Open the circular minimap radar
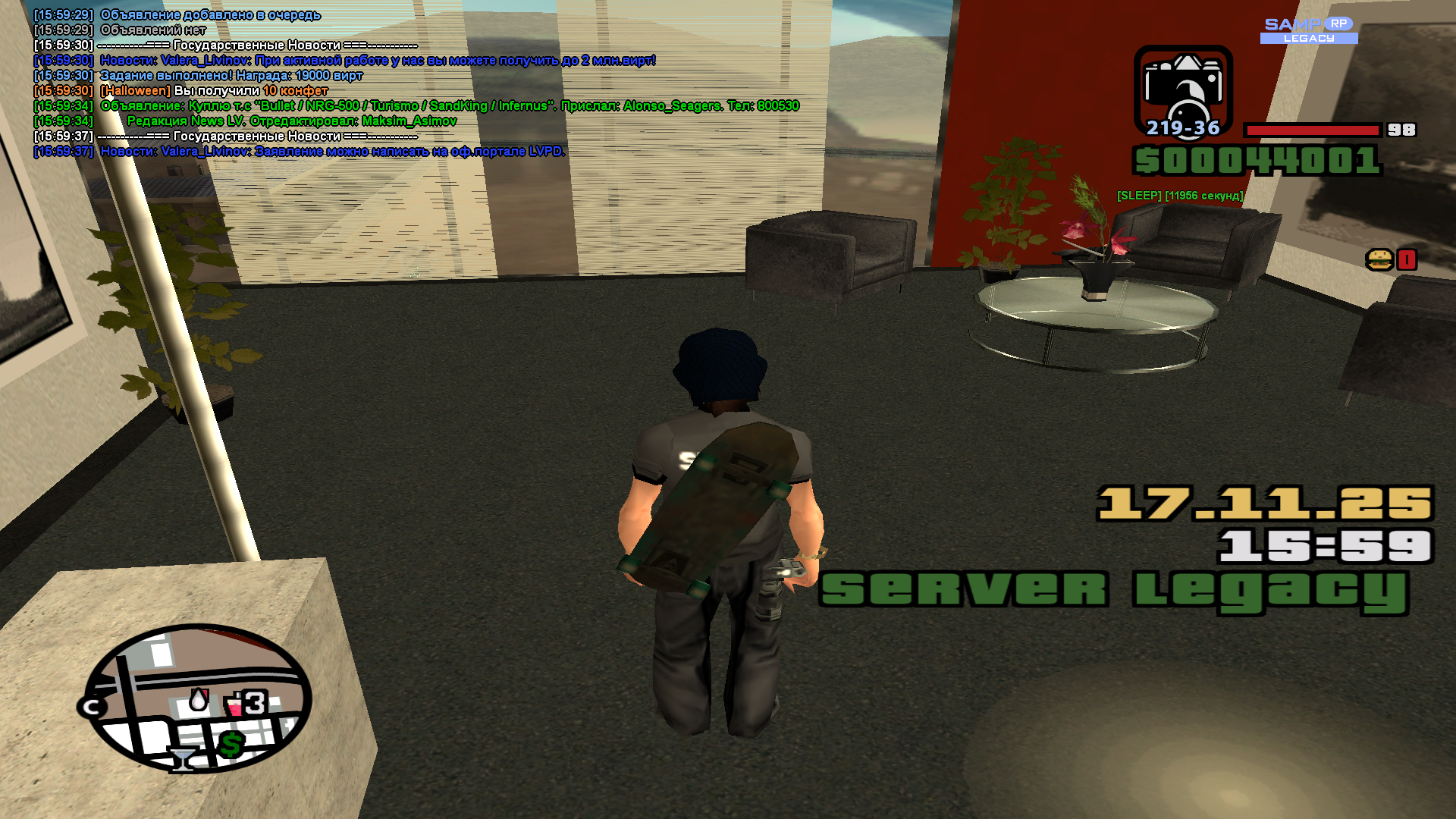 click(x=197, y=698)
